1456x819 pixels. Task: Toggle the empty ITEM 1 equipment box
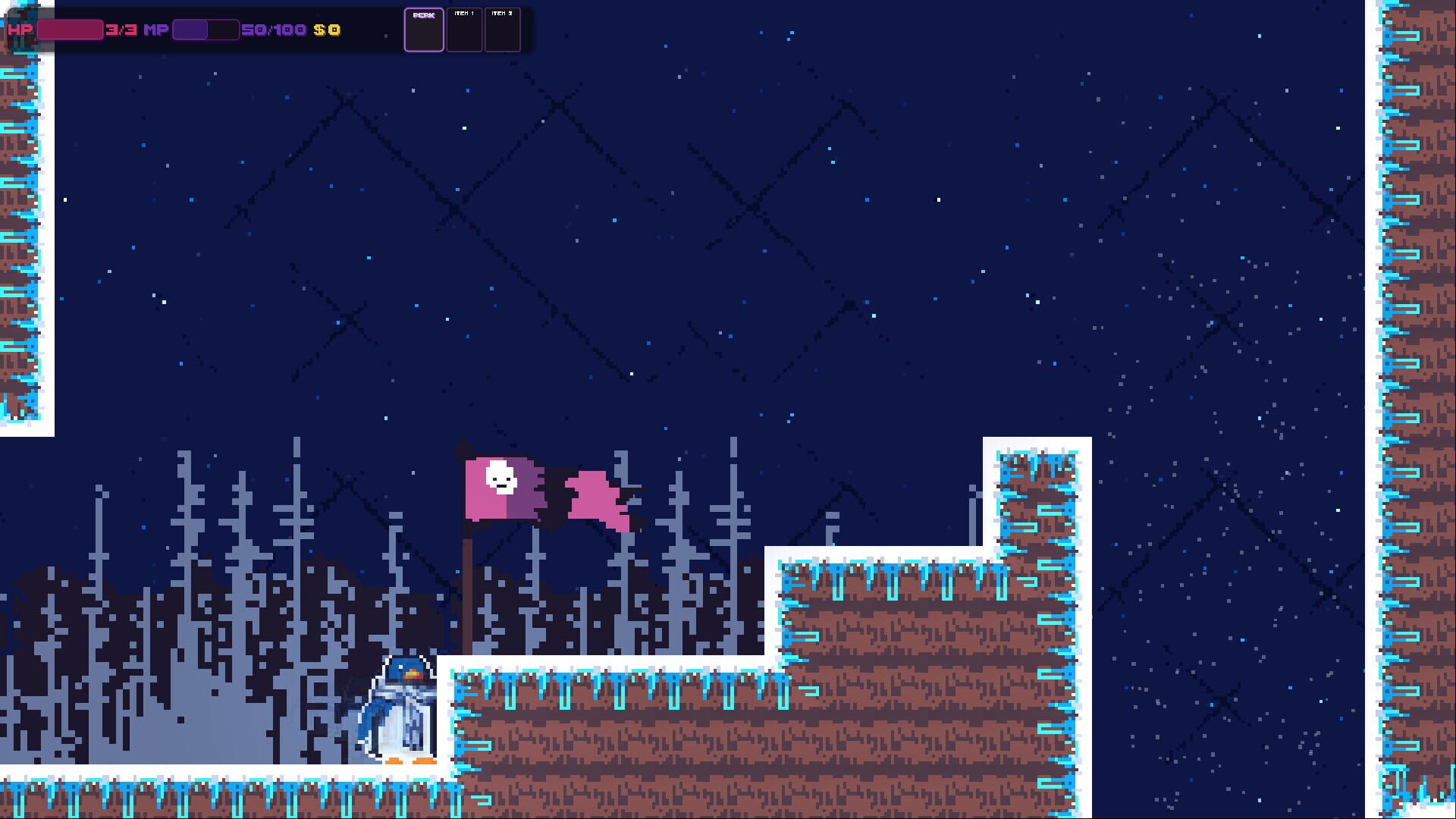(463, 30)
